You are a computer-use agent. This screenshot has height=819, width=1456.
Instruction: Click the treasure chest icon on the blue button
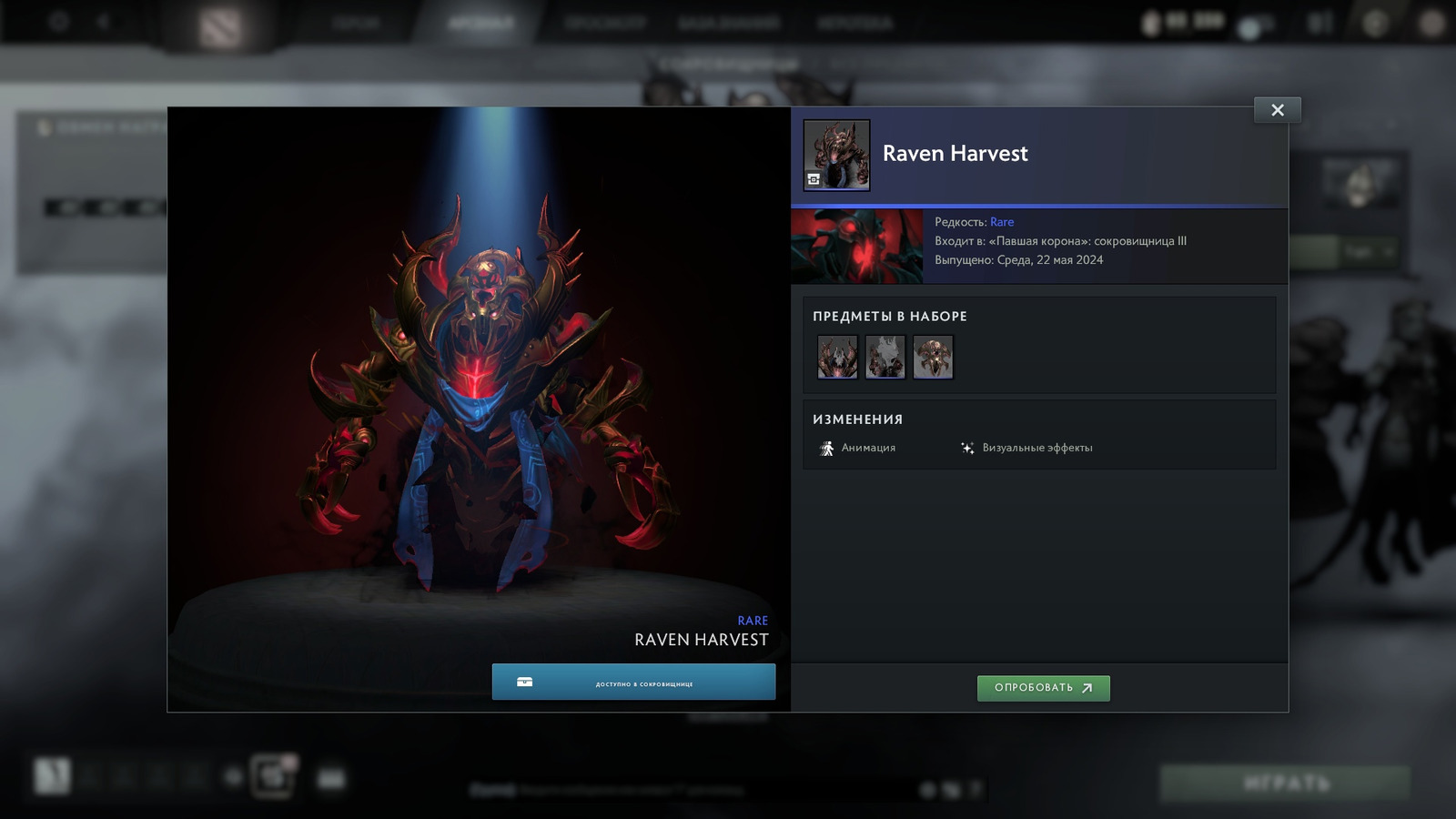[522, 681]
